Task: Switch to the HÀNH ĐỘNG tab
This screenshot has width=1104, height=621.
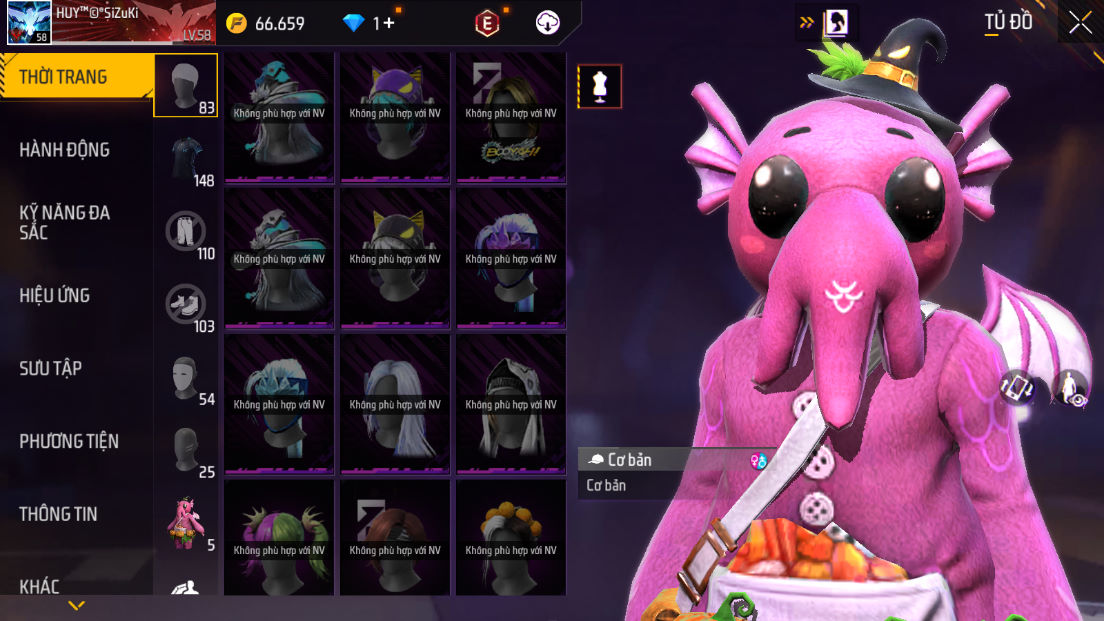Action: [64, 150]
